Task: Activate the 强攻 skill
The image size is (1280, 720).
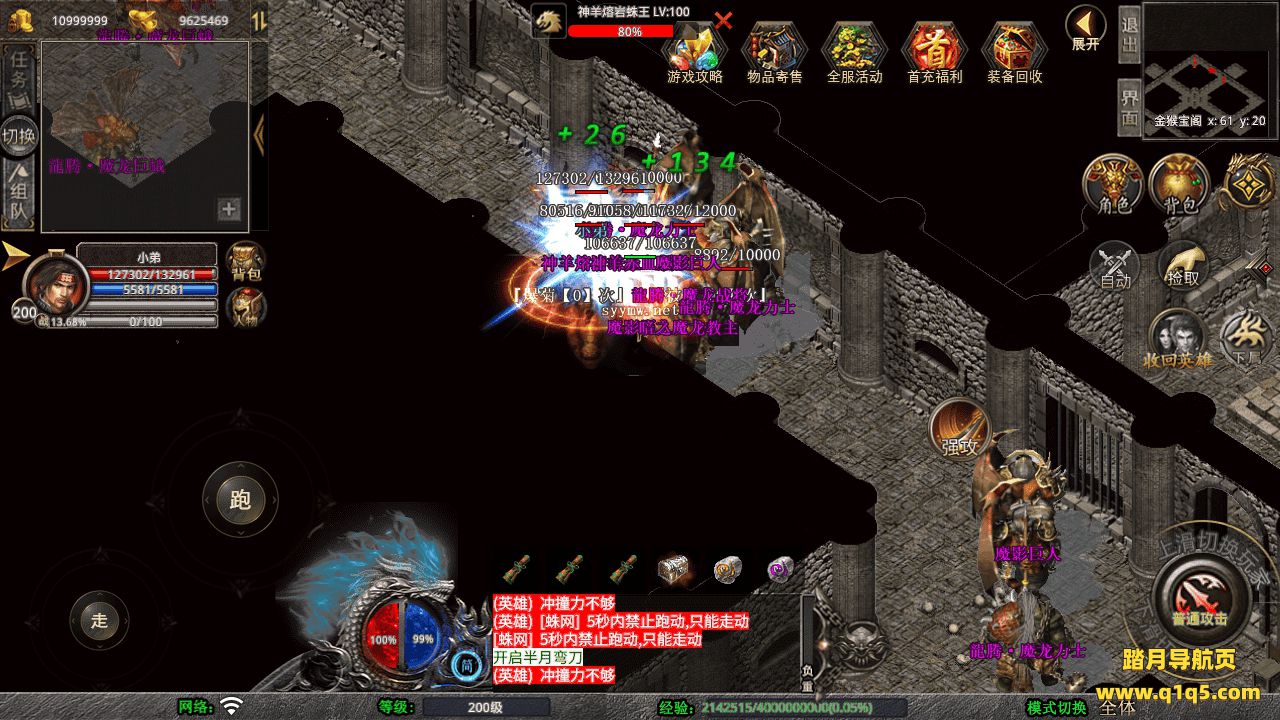Action: (960, 432)
